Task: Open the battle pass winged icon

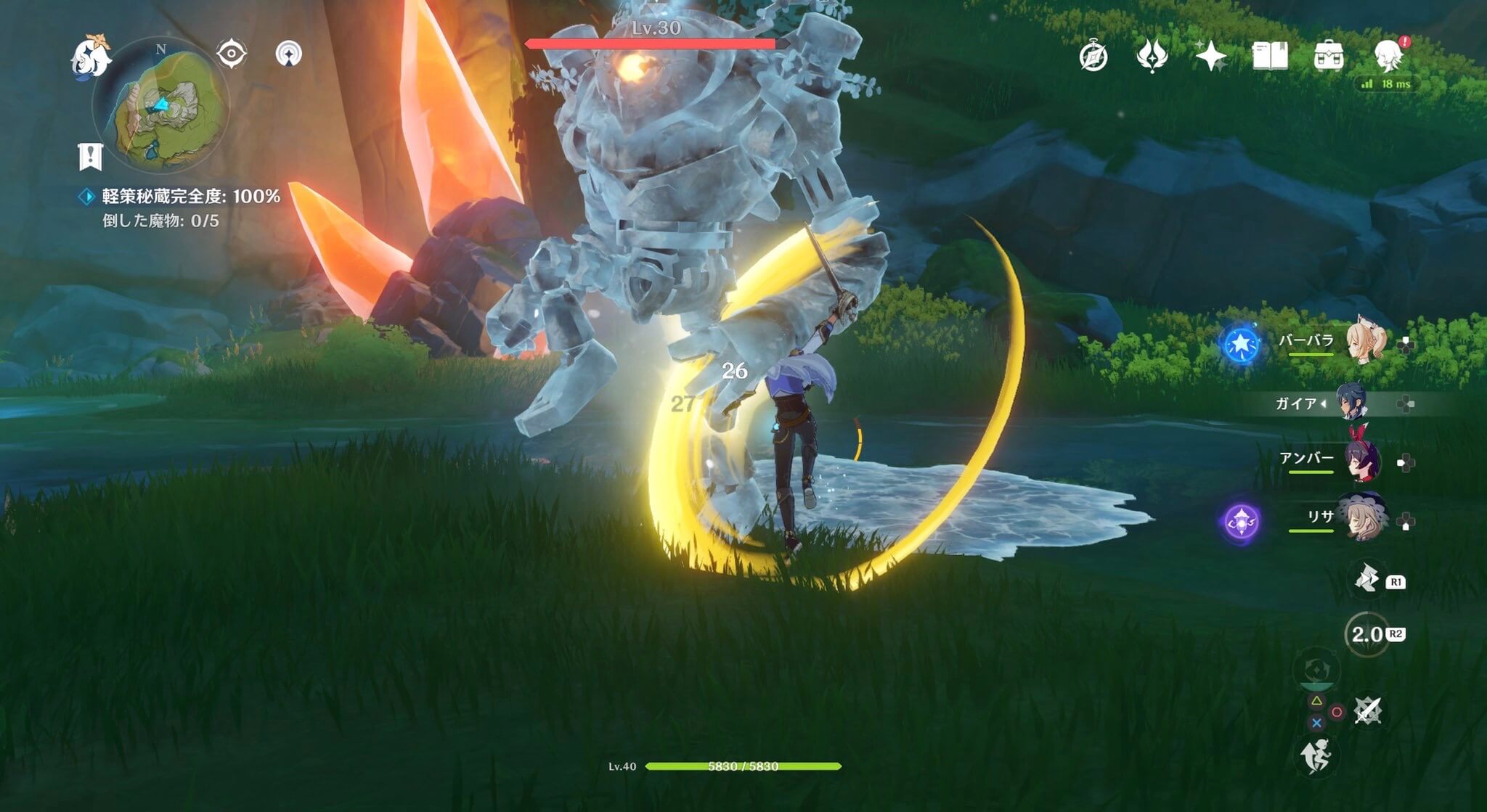Action: (x=1152, y=56)
